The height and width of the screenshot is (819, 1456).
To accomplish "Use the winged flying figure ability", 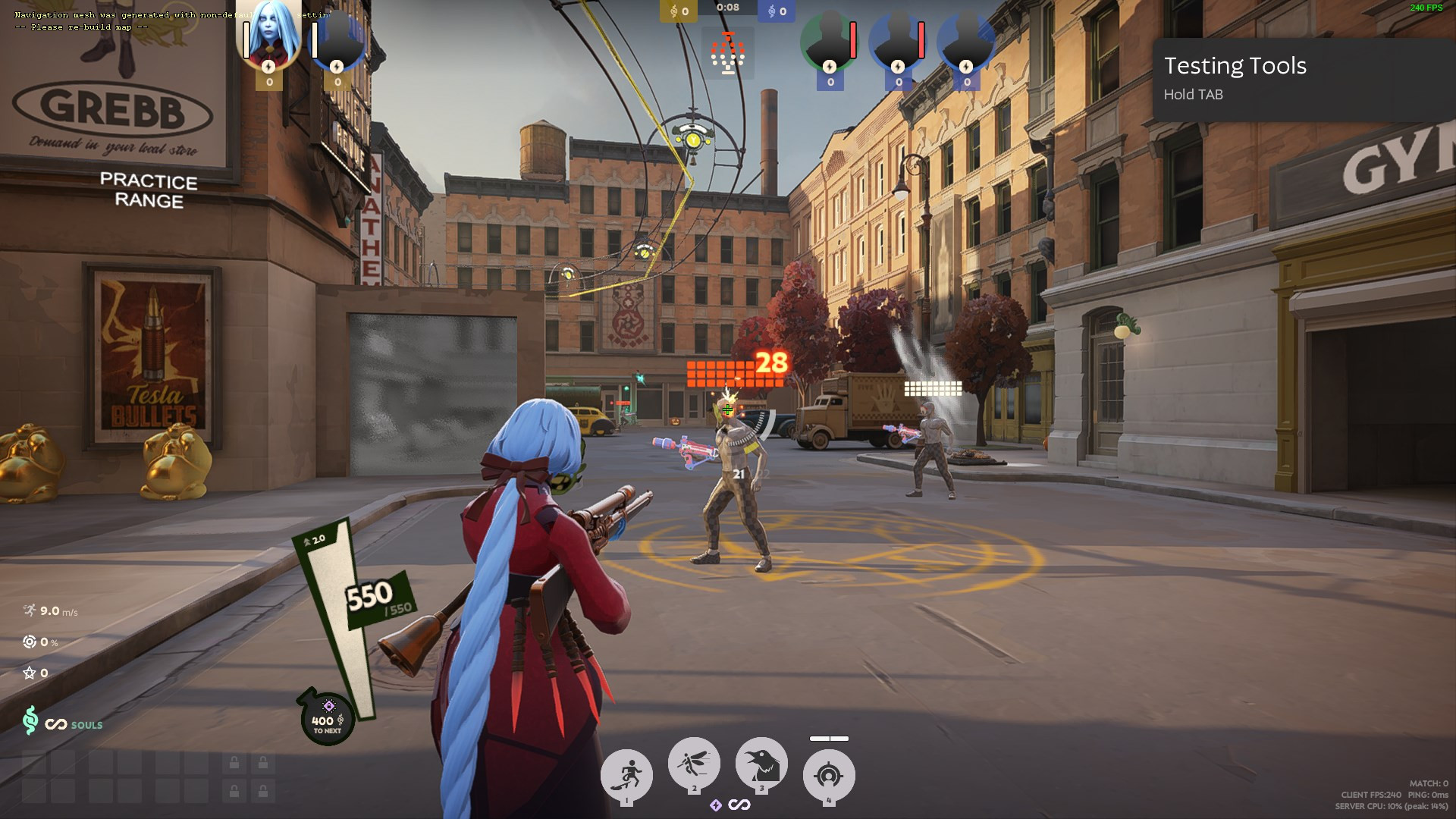I will coord(693,763).
